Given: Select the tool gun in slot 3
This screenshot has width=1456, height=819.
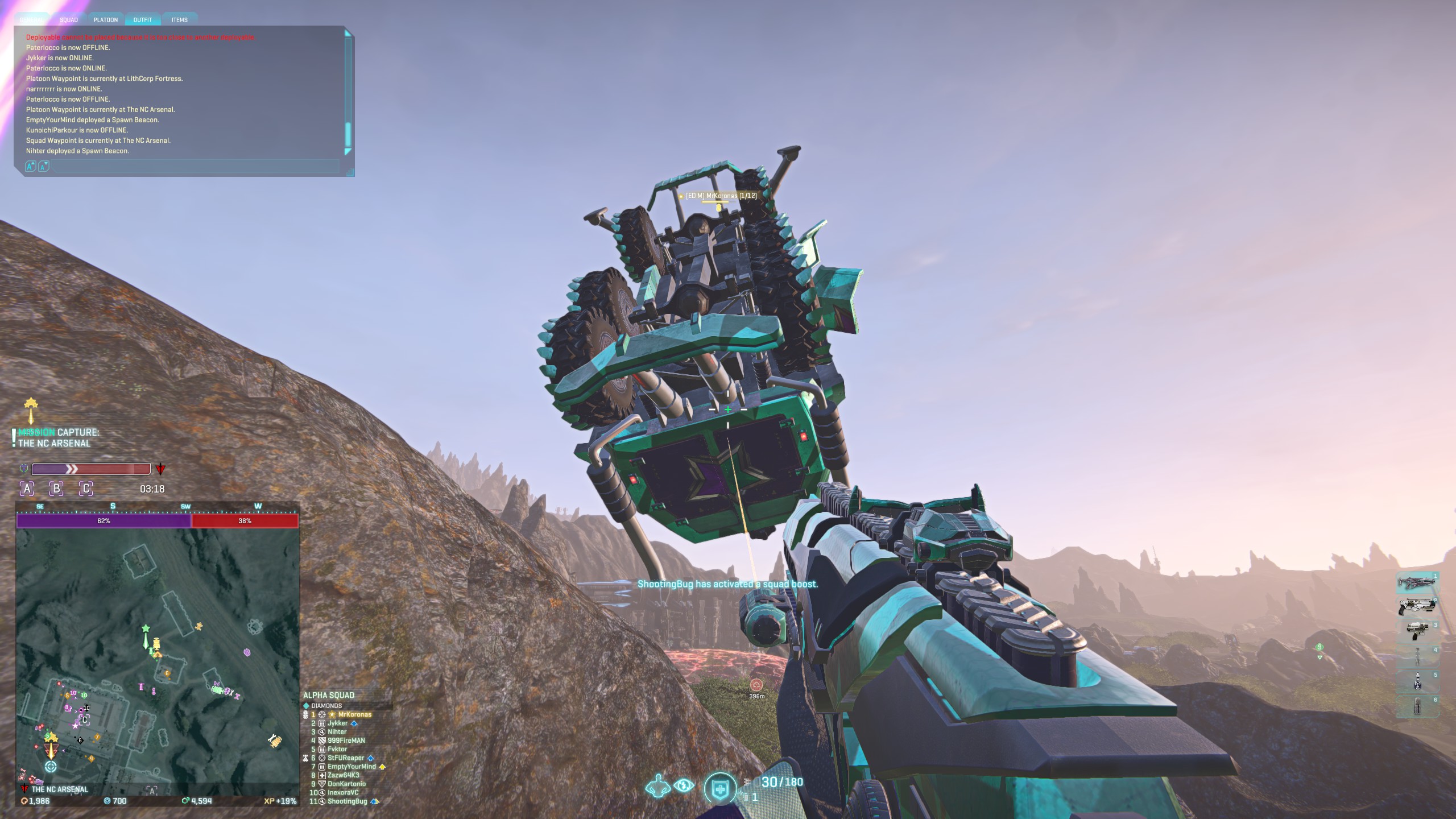Looking at the screenshot, I should (x=1416, y=630).
